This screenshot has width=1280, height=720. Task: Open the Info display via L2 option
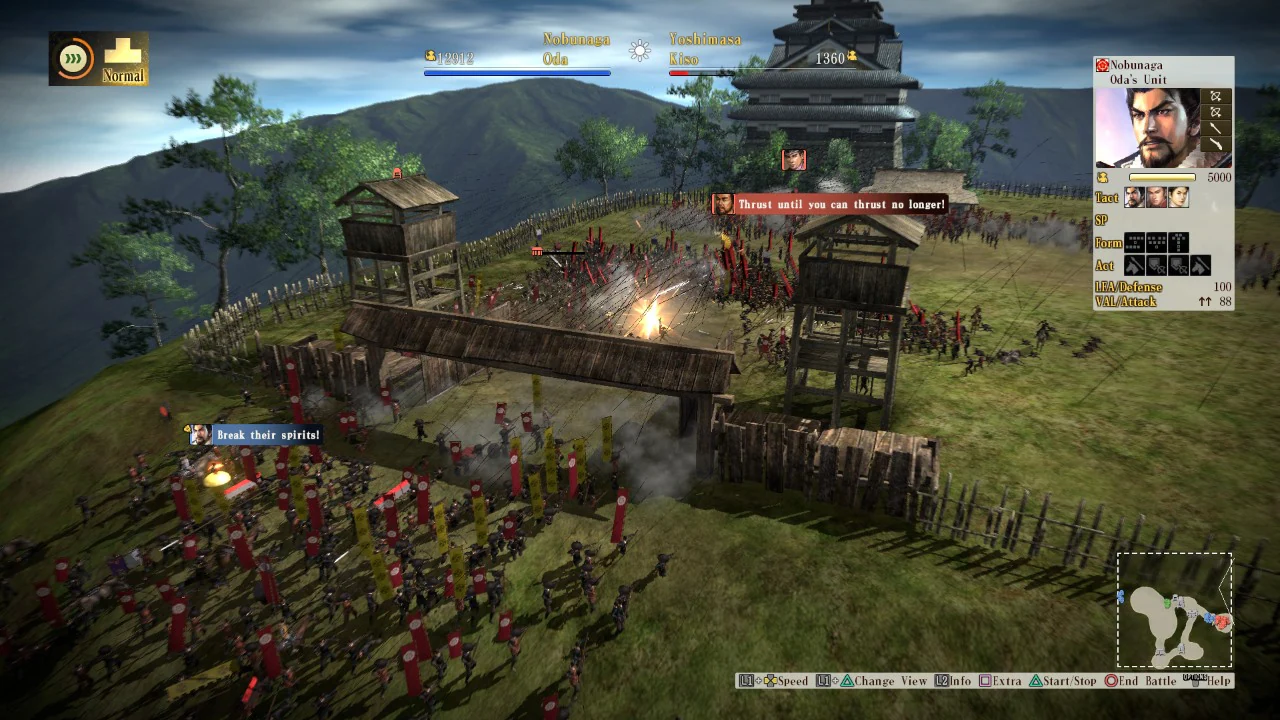tap(955, 681)
